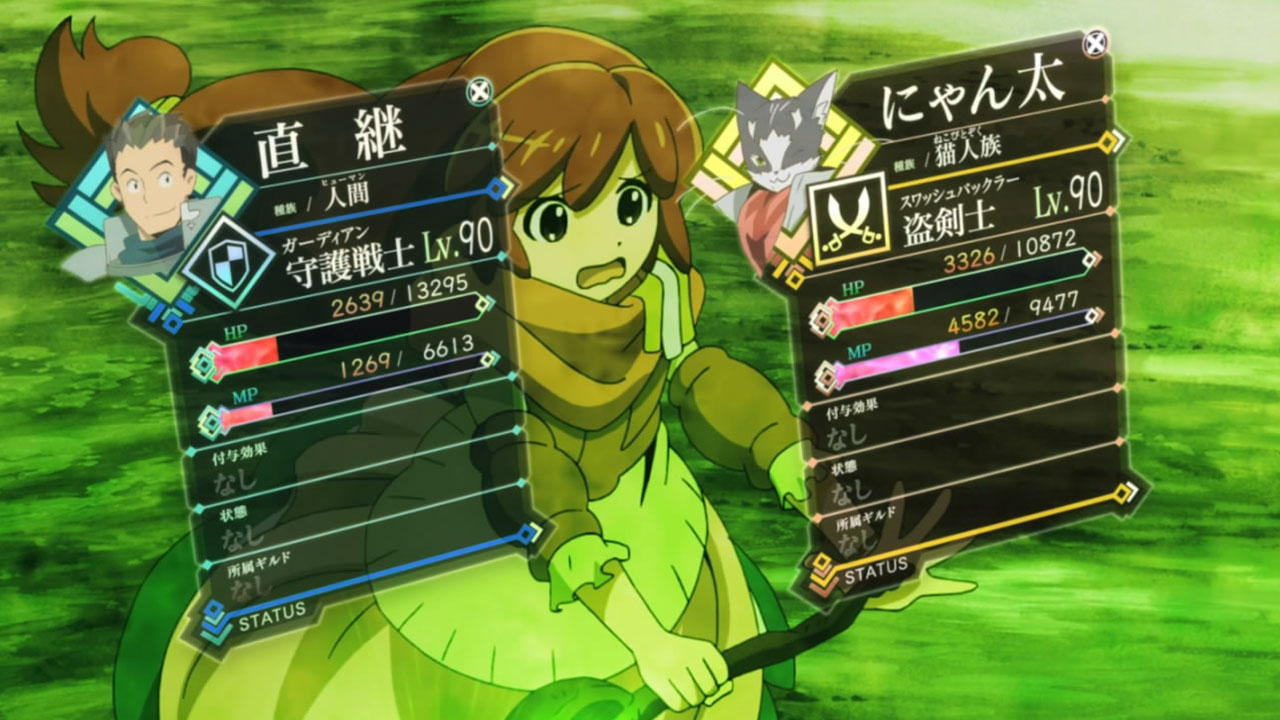Click the Swashbuckler crossed swords icon
This screenshot has height=720, width=1280.
click(x=849, y=216)
